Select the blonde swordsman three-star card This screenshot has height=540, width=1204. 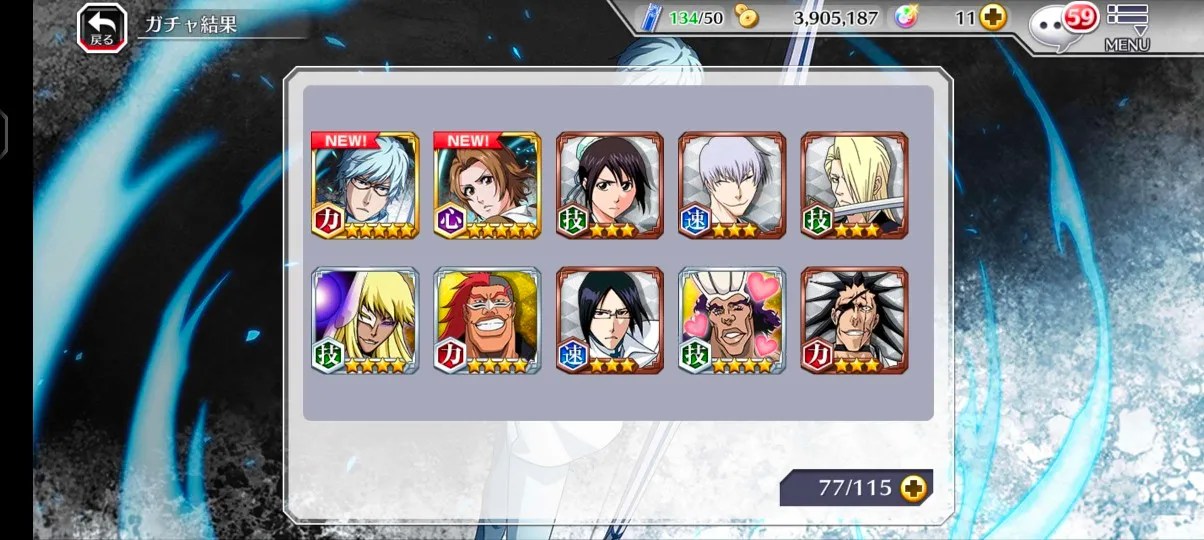pos(854,185)
